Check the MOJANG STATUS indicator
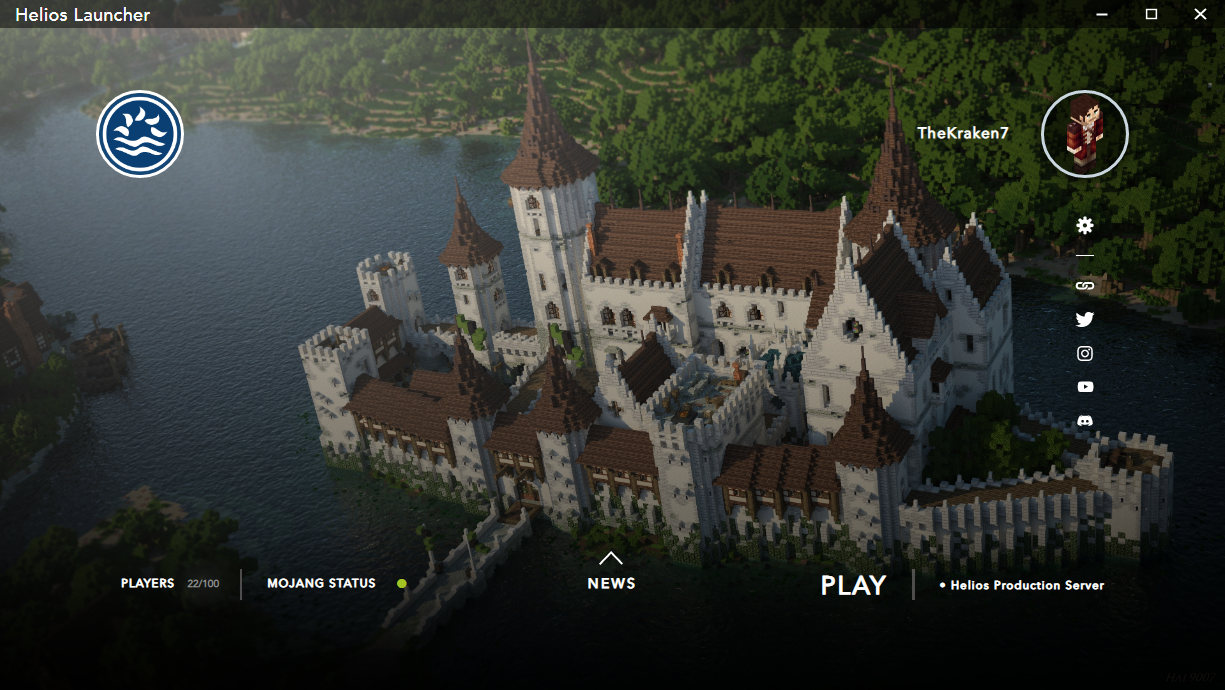The width and height of the screenshot is (1225, 690). coord(401,583)
